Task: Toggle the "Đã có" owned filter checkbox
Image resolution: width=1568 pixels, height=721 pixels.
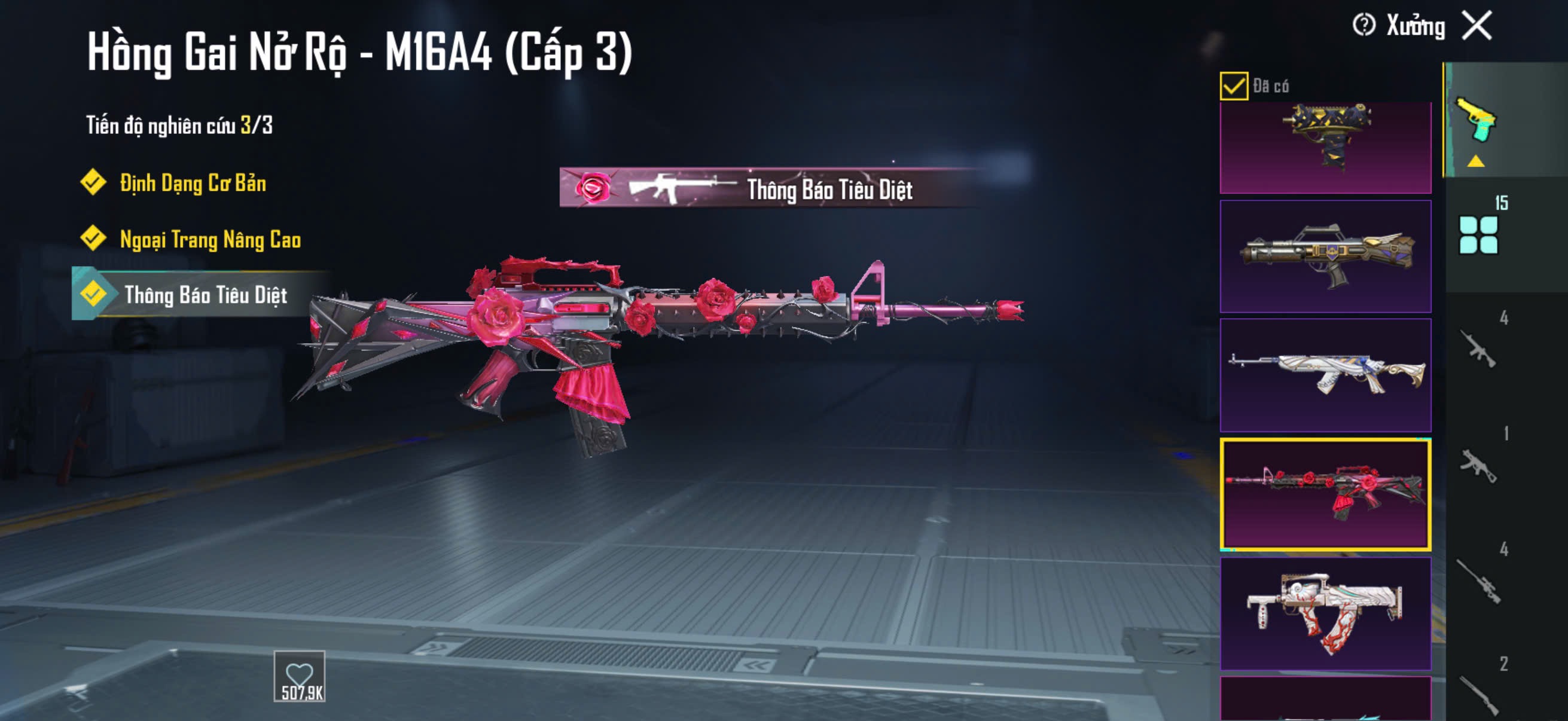Action: (1233, 85)
